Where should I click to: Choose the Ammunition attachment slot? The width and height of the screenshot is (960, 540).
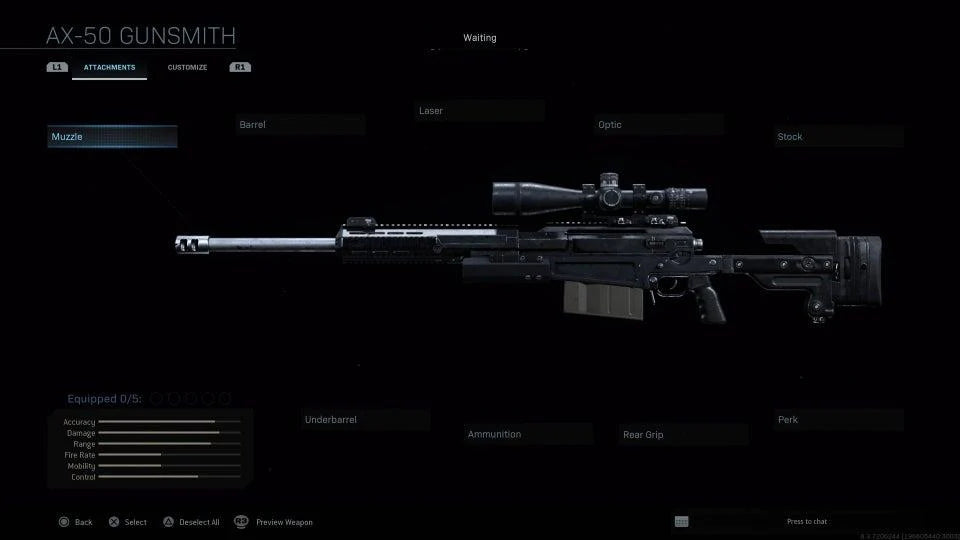(529, 435)
